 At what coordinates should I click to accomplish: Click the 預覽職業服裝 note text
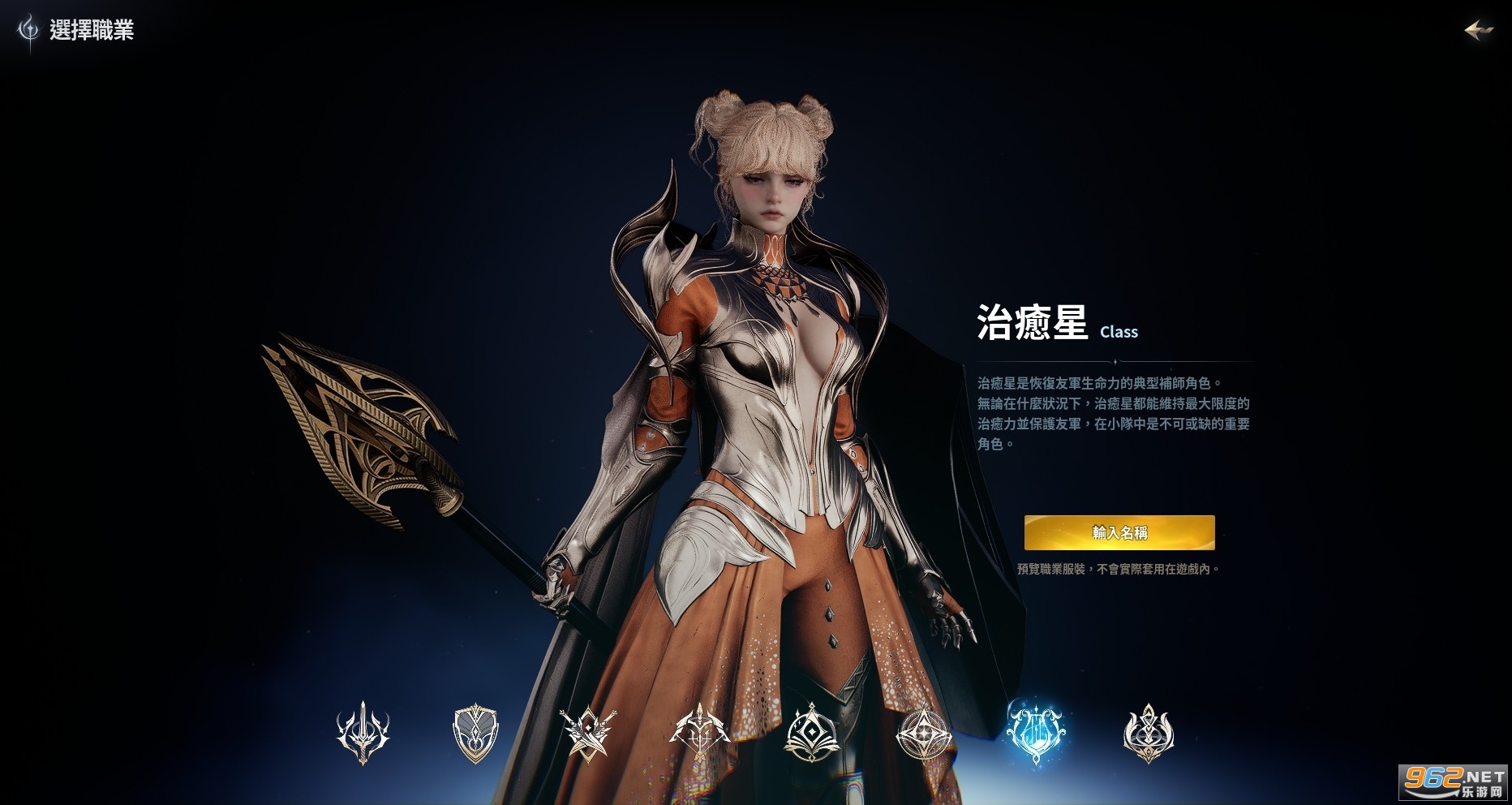click(x=1119, y=570)
